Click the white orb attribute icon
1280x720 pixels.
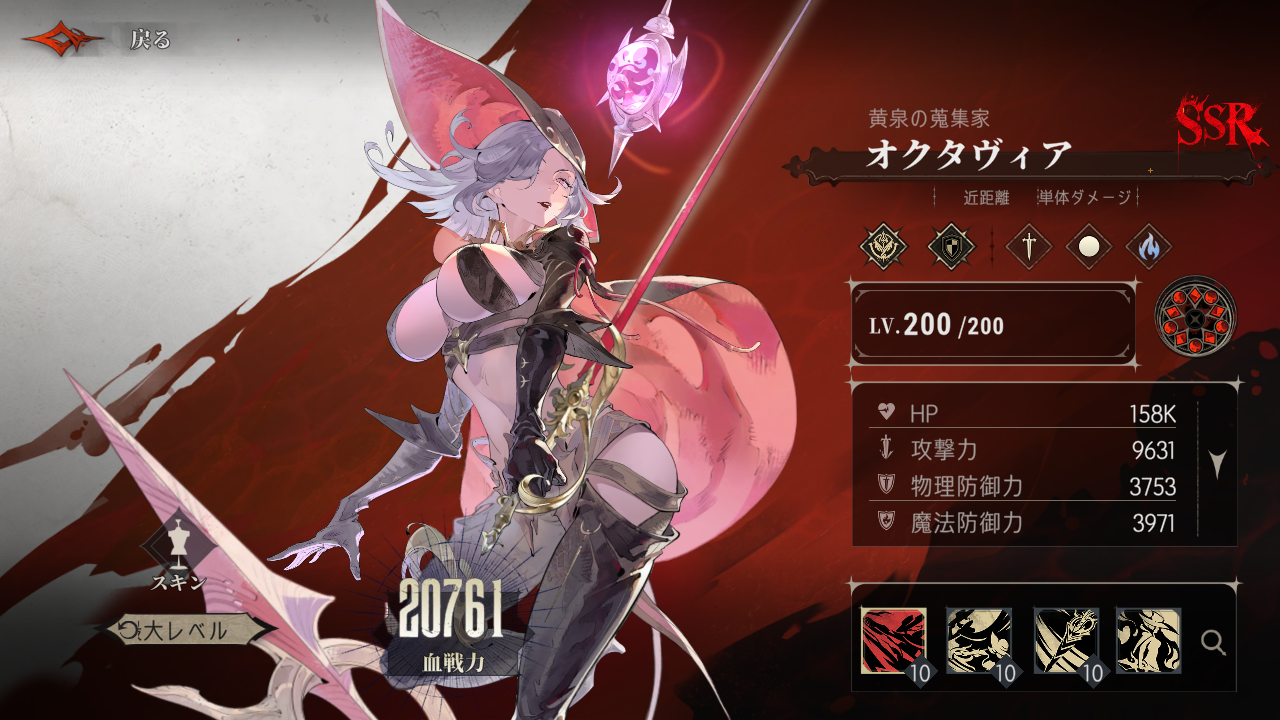(x=1090, y=245)
